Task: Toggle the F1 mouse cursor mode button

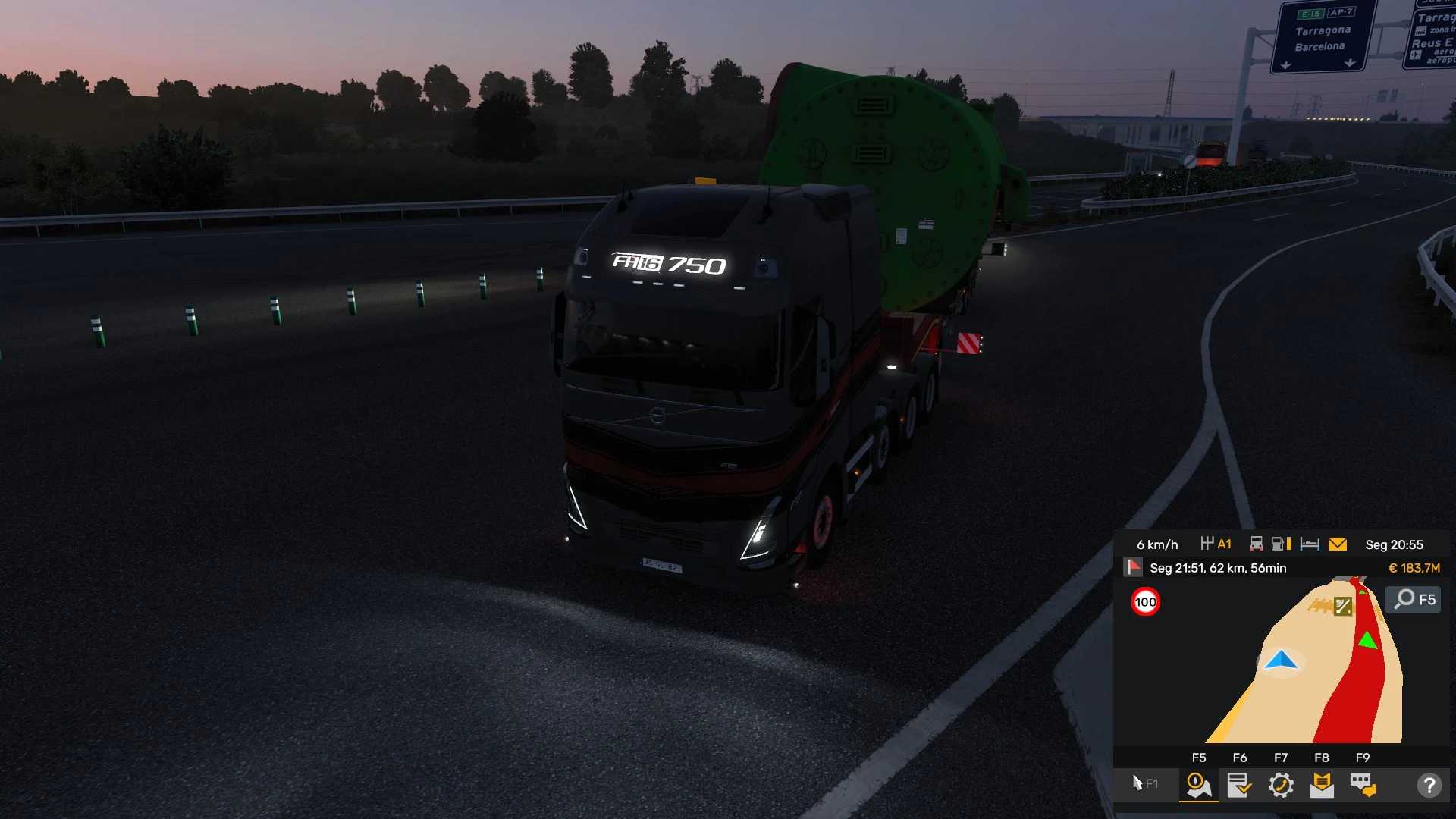Action: [1144, 783]
